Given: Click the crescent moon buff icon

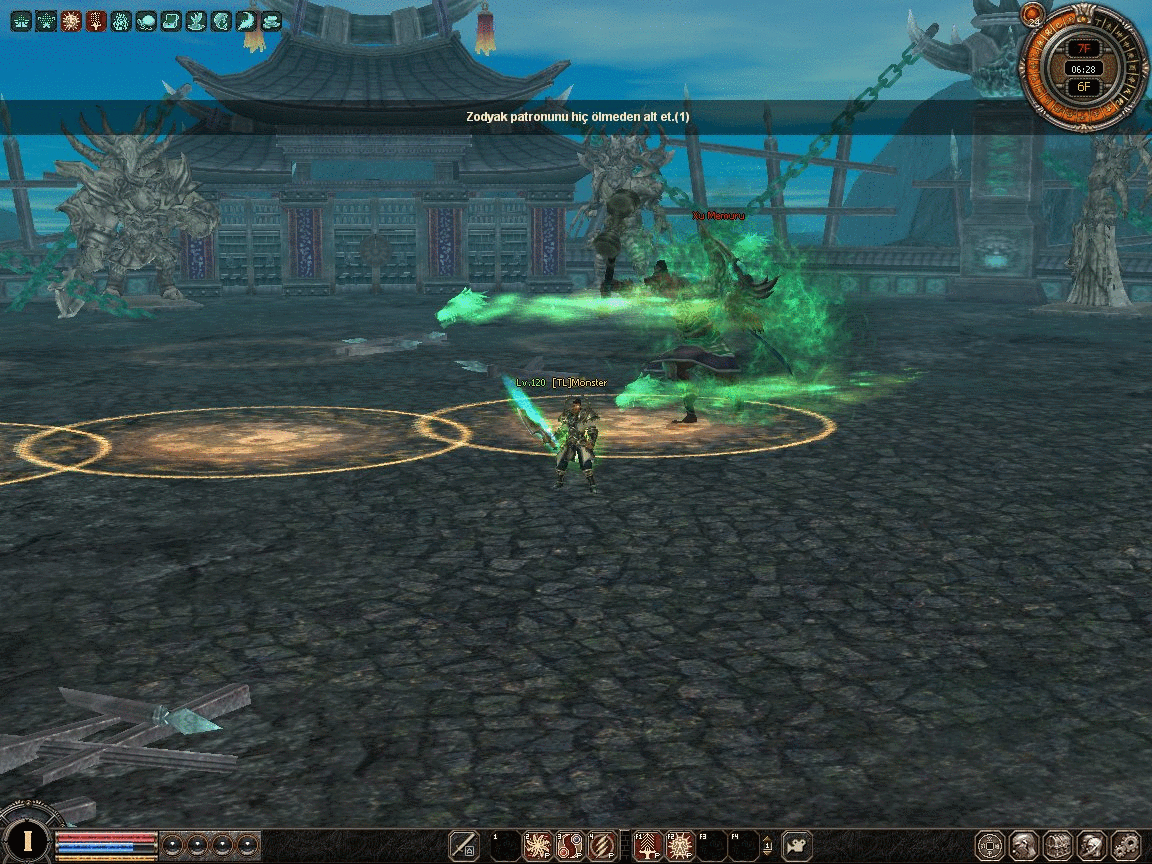Looking at the screenshot, I should coord(246,21).
